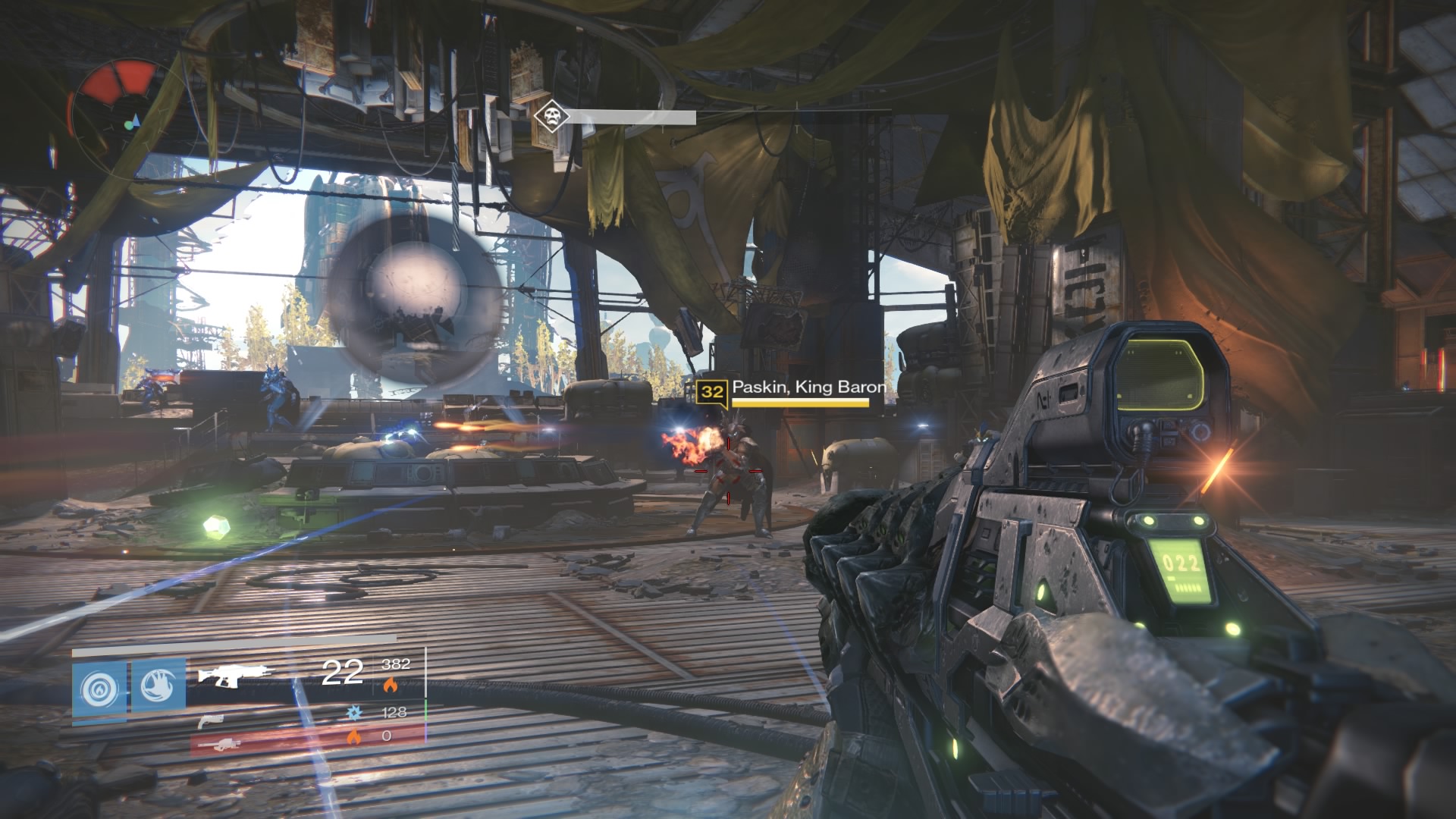Screen dimensions: 1456x819
Task: Select the Paskin, King Baron nameplate
Action: (x=808, y=388)
